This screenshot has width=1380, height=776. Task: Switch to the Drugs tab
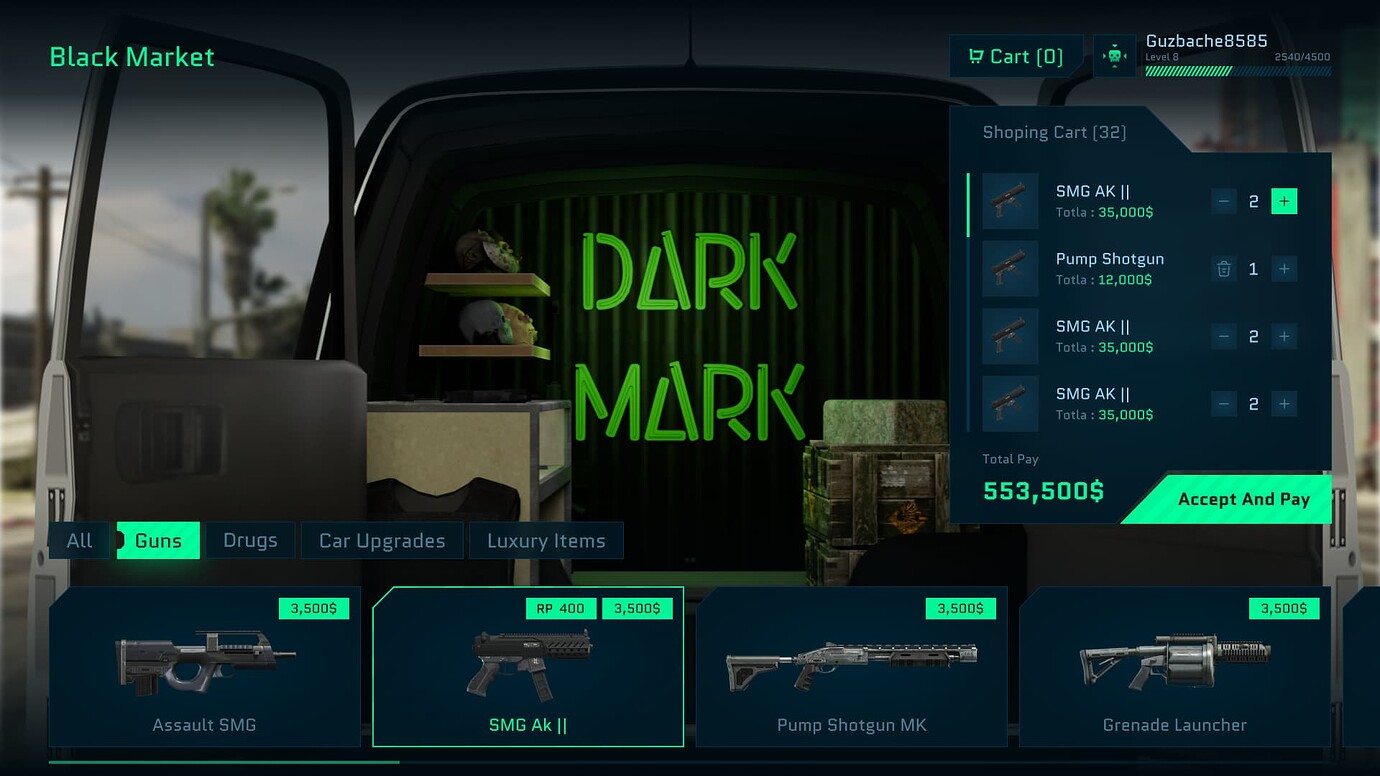point(249,540)
